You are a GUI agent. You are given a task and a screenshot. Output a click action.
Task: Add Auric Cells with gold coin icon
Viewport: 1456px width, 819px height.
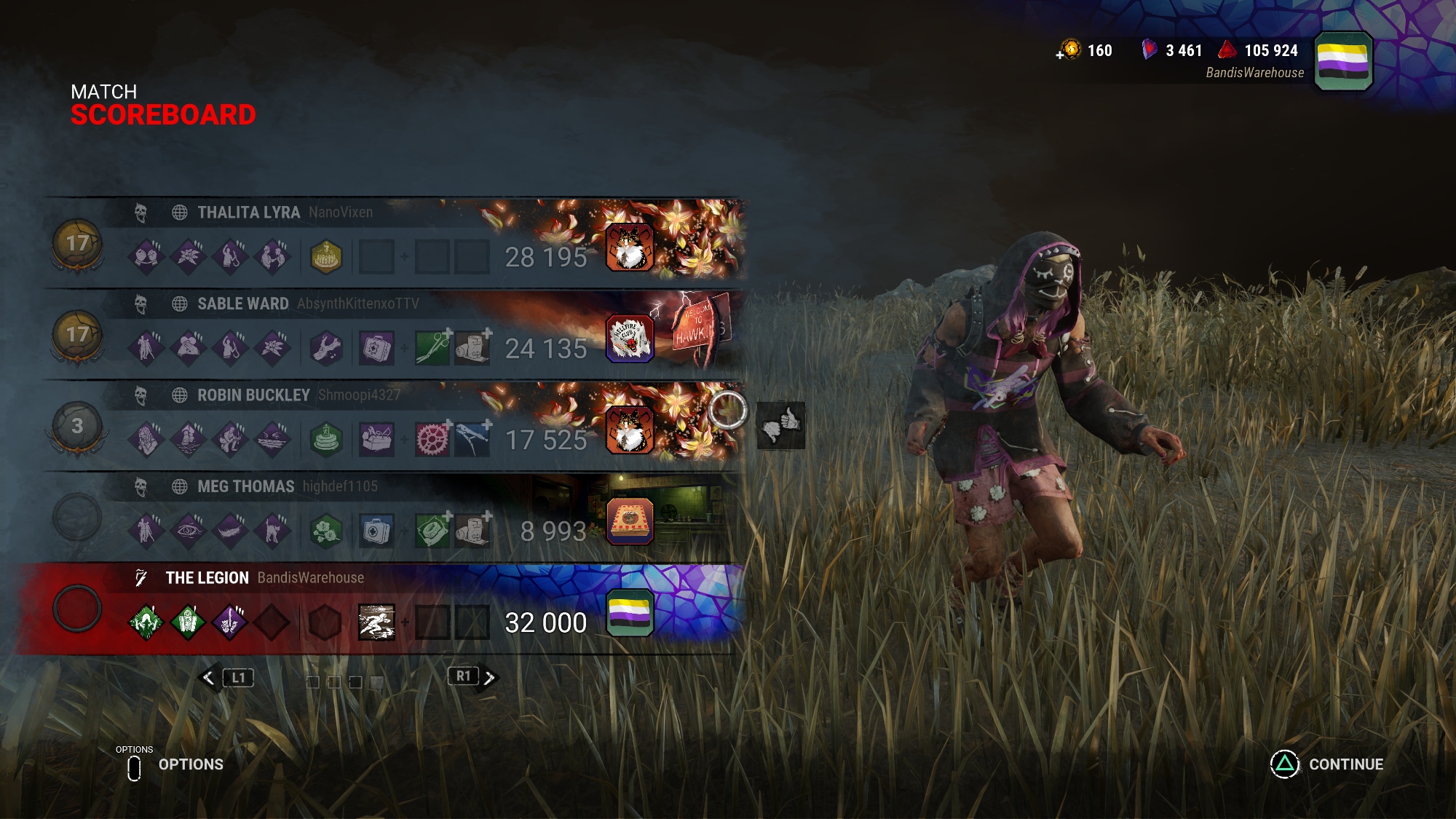click(x=1069, y=50)
